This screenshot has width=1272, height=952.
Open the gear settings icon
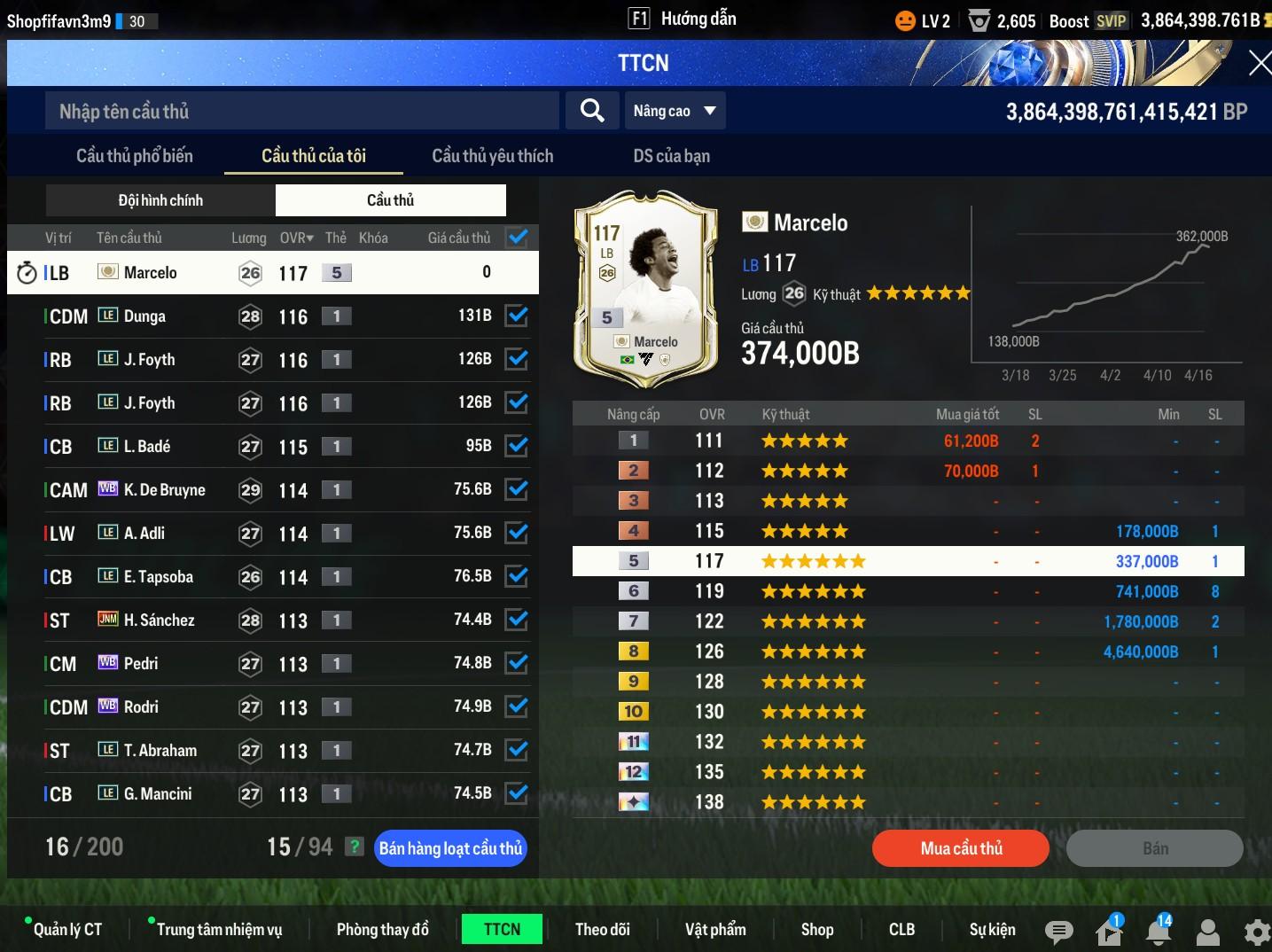click(1257, 932)
